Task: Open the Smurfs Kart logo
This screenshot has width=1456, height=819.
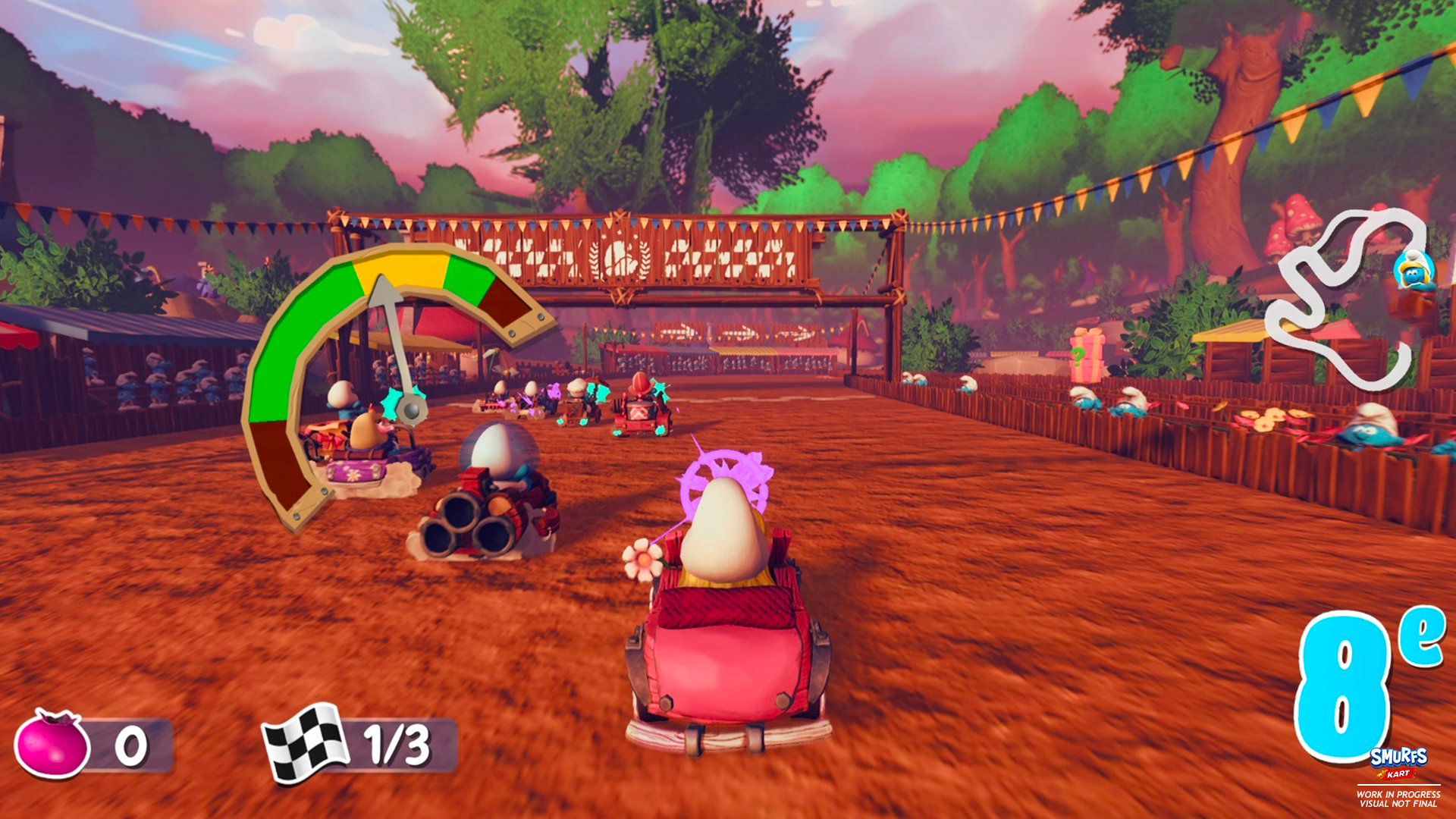Action: pyautogui.click(x=1398, y=760)
